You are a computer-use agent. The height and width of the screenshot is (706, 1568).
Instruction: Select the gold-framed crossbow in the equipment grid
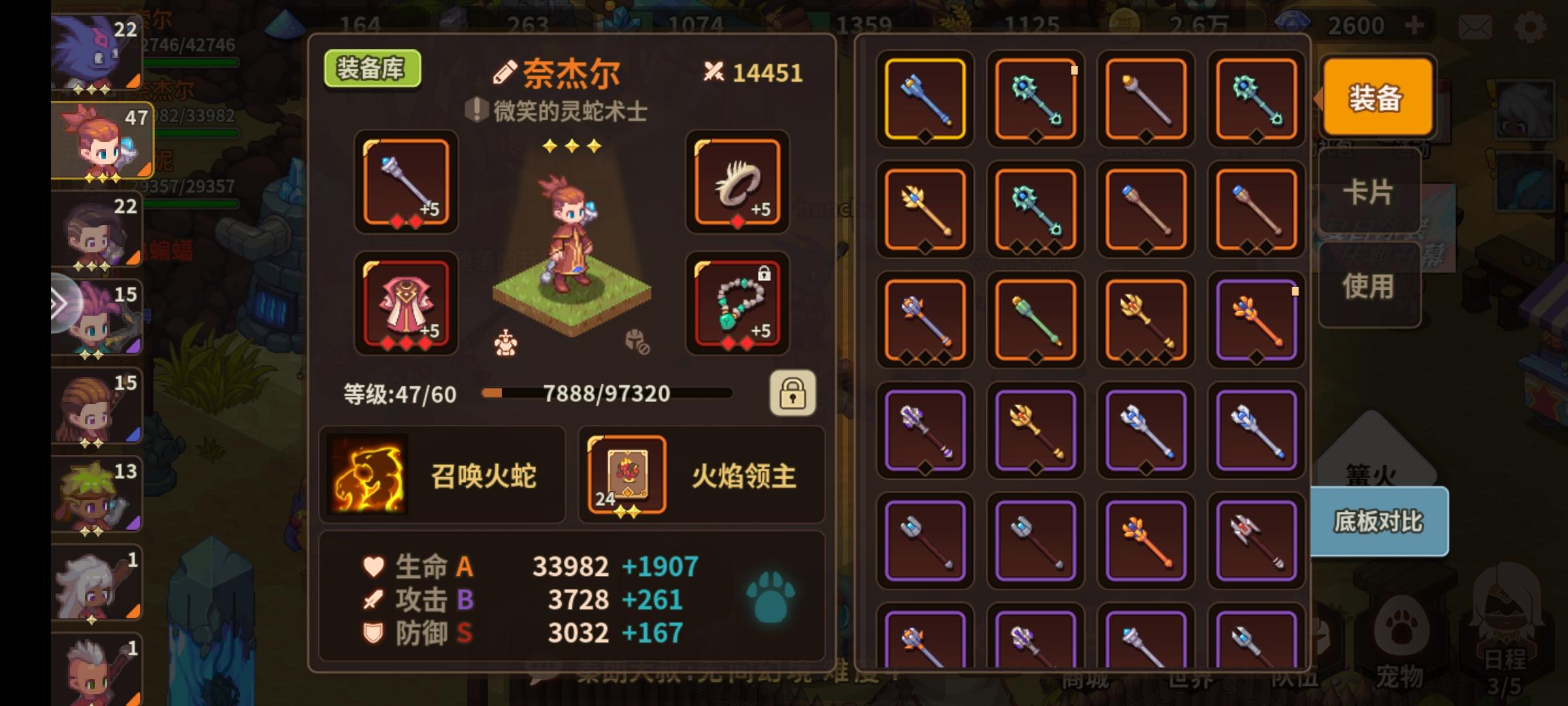tap(924, 98)
